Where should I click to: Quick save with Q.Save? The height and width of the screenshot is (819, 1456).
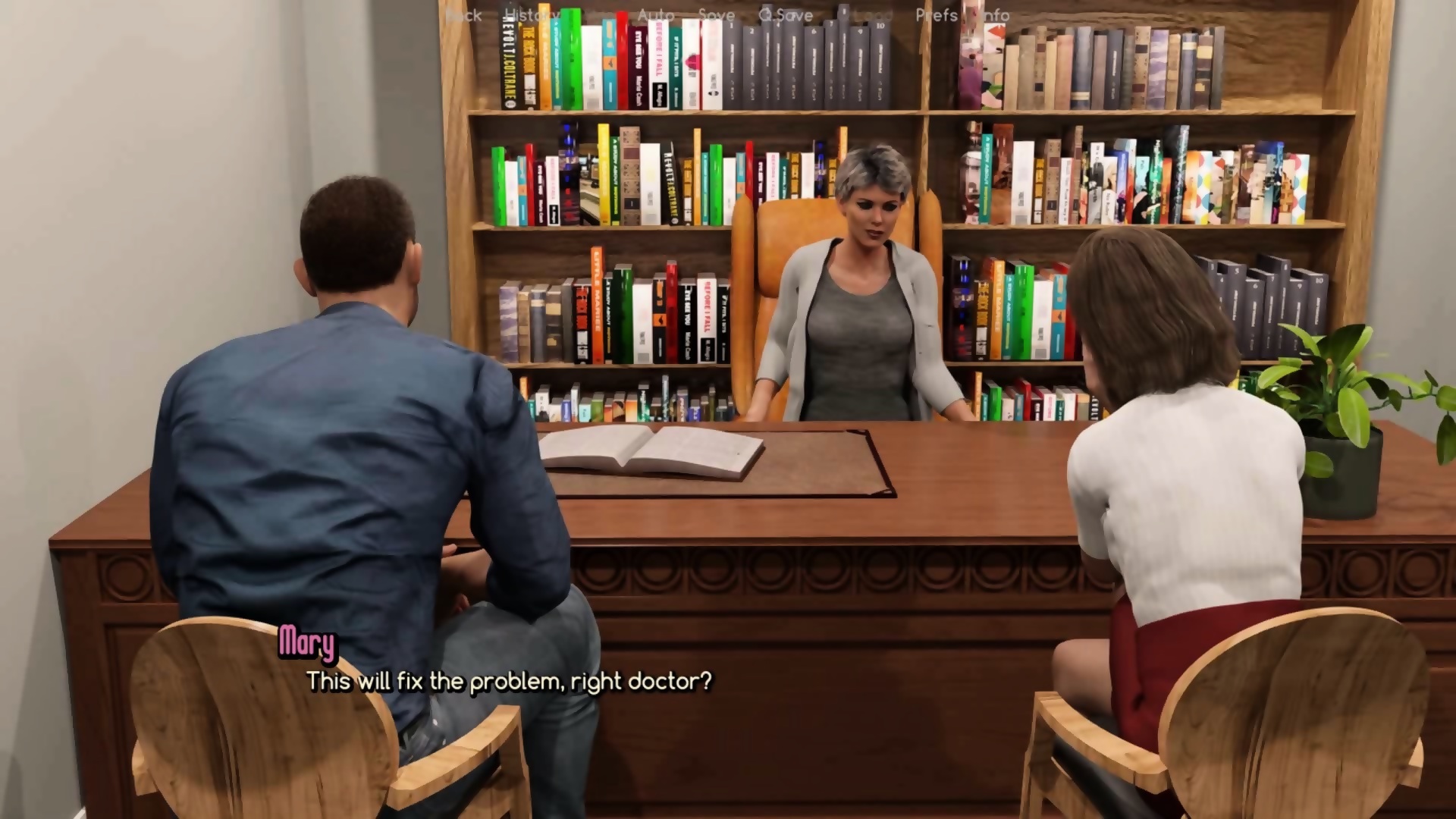coord(786,15)
